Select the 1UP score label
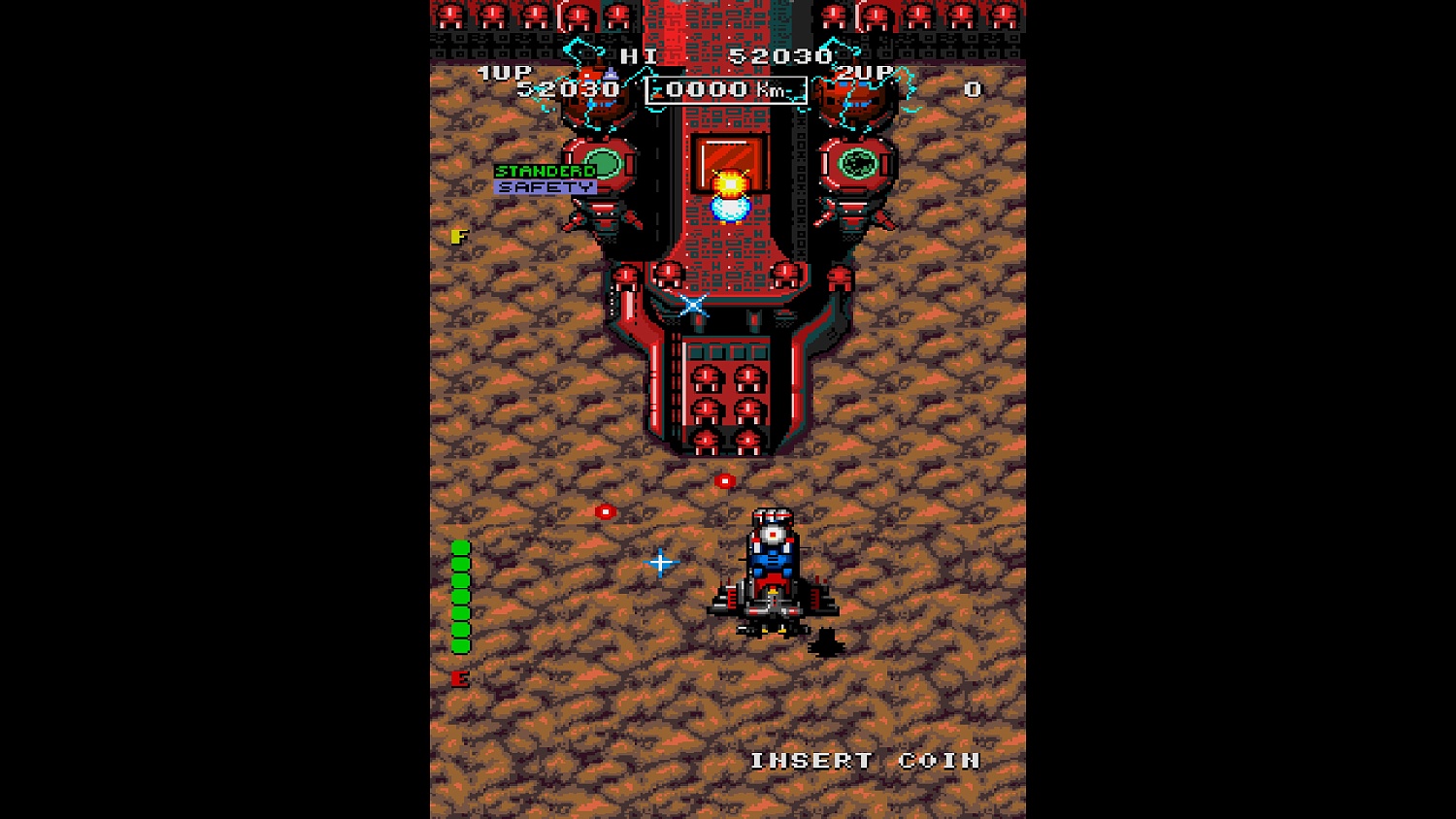Image resolution: width=1456 pixels, height=819 pixels. tap(504, 71)
